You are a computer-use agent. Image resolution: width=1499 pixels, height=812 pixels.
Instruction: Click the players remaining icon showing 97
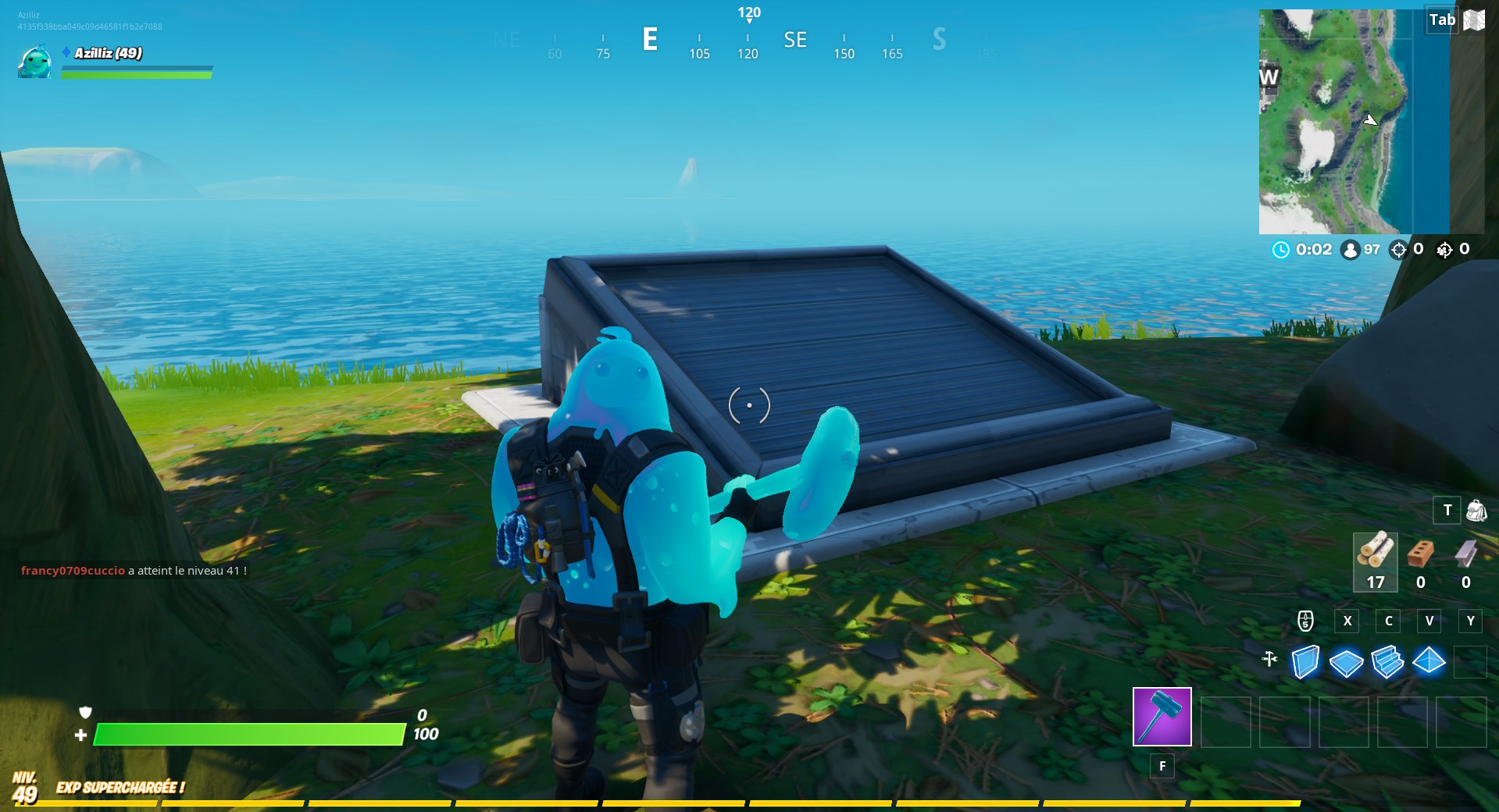click(1349, 251)
